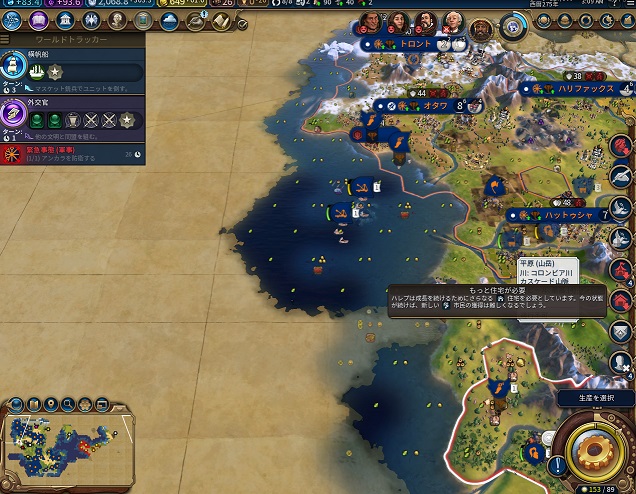Open the red fist notification icon

click(622, 145)
